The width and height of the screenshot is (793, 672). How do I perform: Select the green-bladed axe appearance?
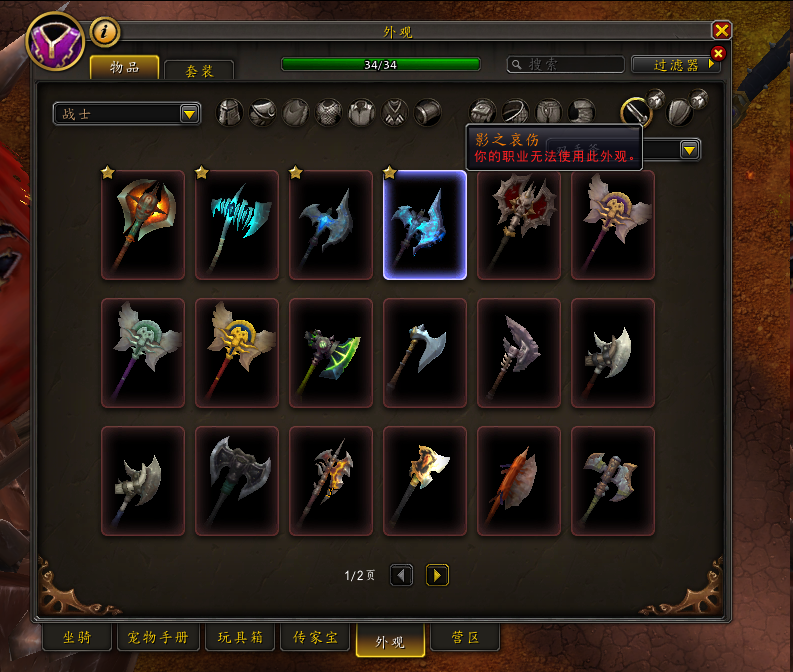pyautogui.click(x=331, y=353)
